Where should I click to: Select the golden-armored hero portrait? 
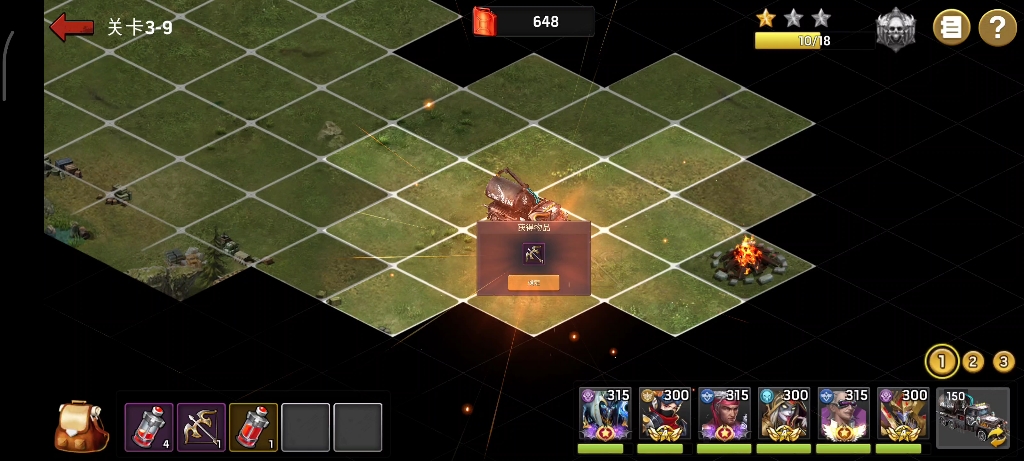903,414
